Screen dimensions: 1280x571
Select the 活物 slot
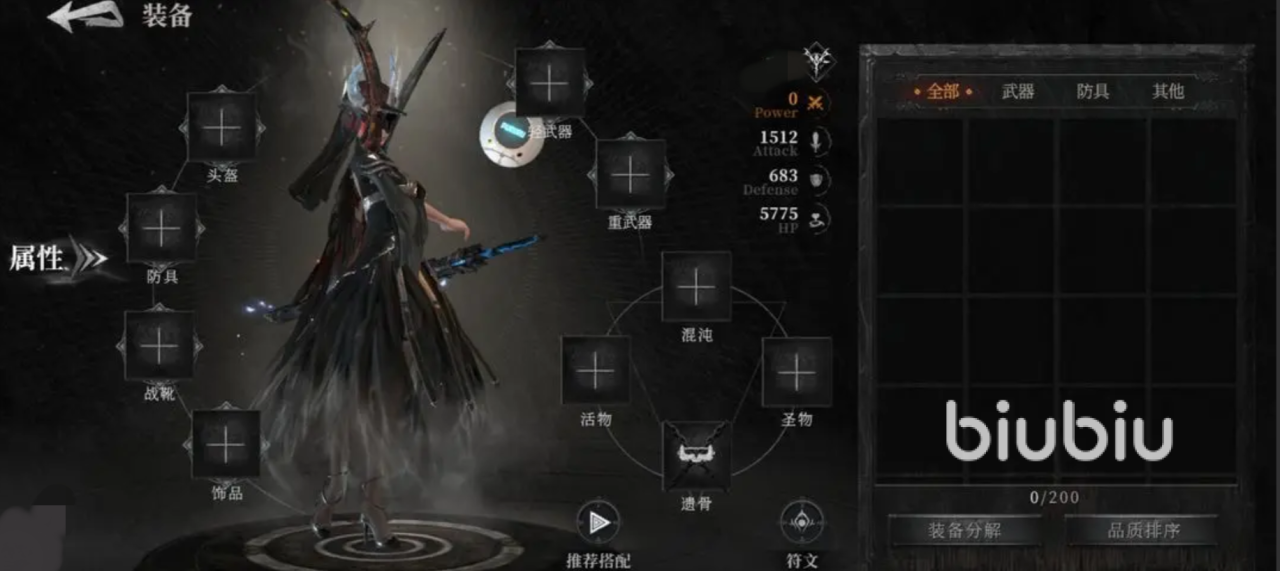[596, 371]
